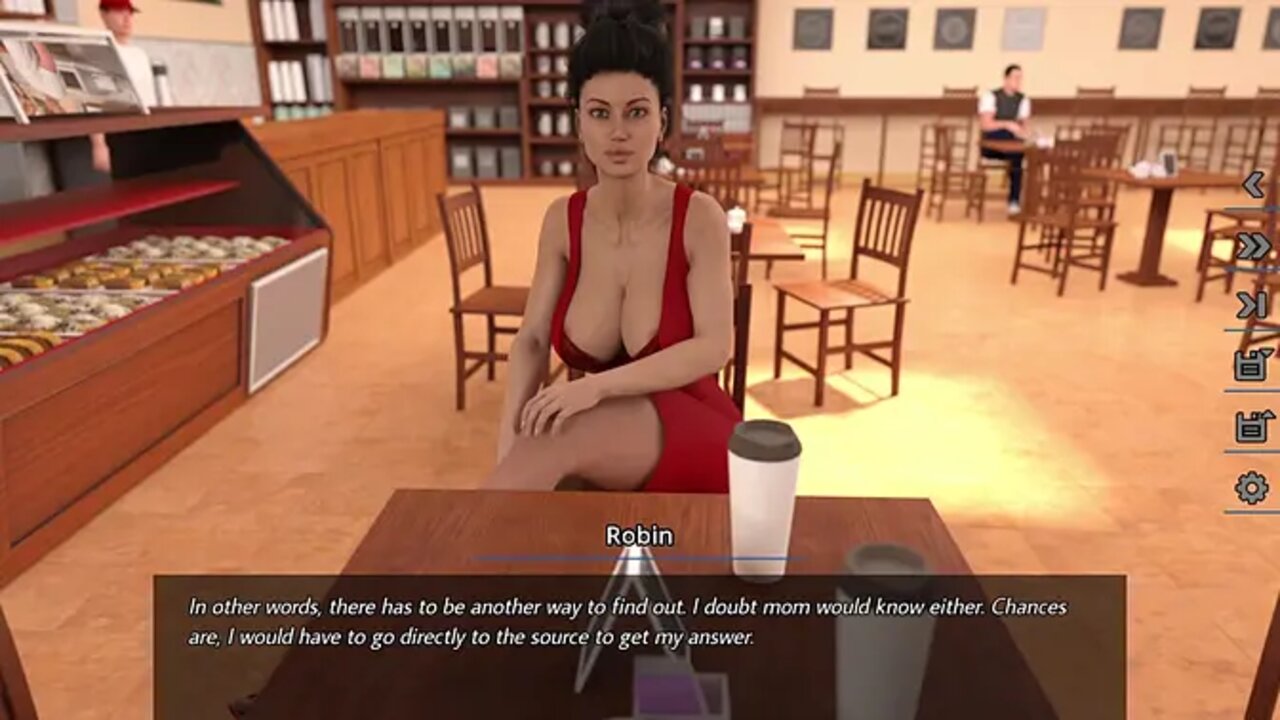1280x720 pixels.
Task: Open the save menu (disk with down arrow)
Action: [1253, 365]
